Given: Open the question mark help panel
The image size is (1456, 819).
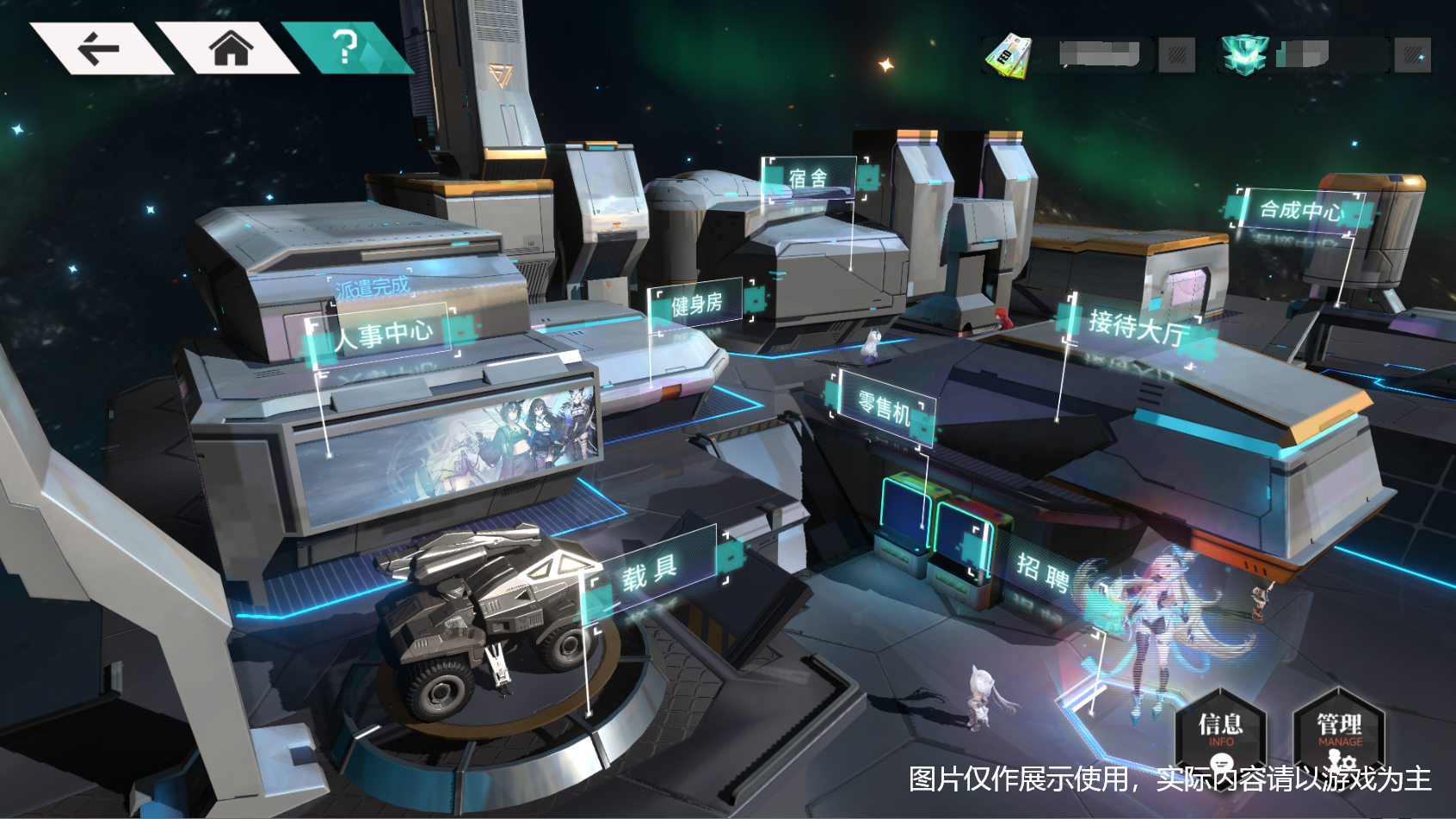Looking at the screenshot, I should (345, 46).
